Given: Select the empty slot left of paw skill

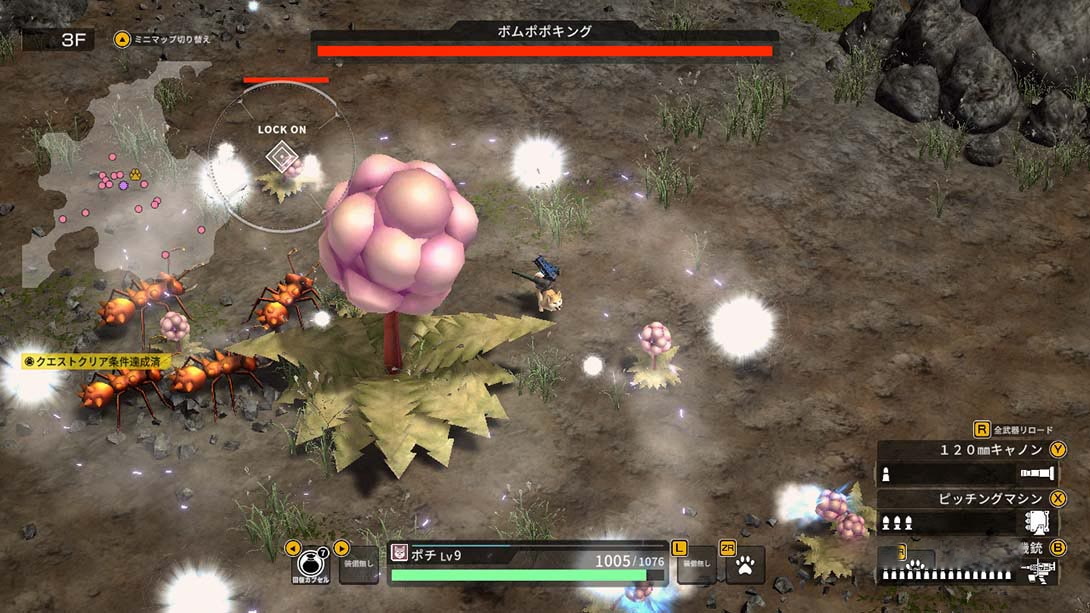Looking at the screenshot, I should 696,566.
